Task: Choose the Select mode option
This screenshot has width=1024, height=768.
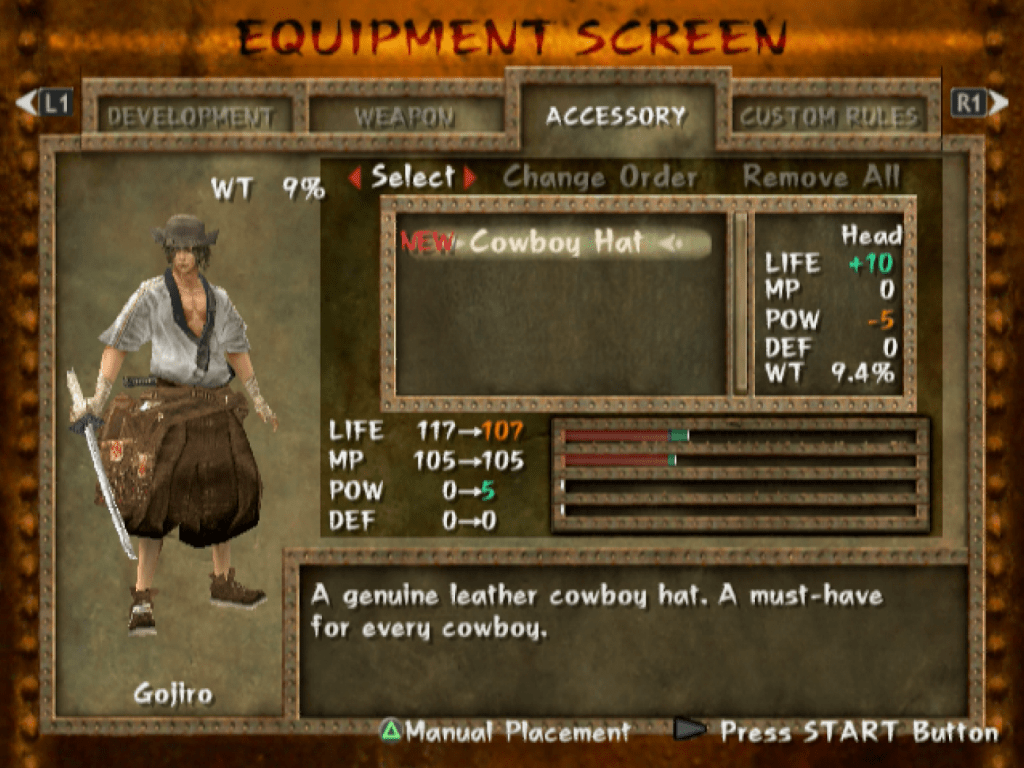Action: point(412,177)
